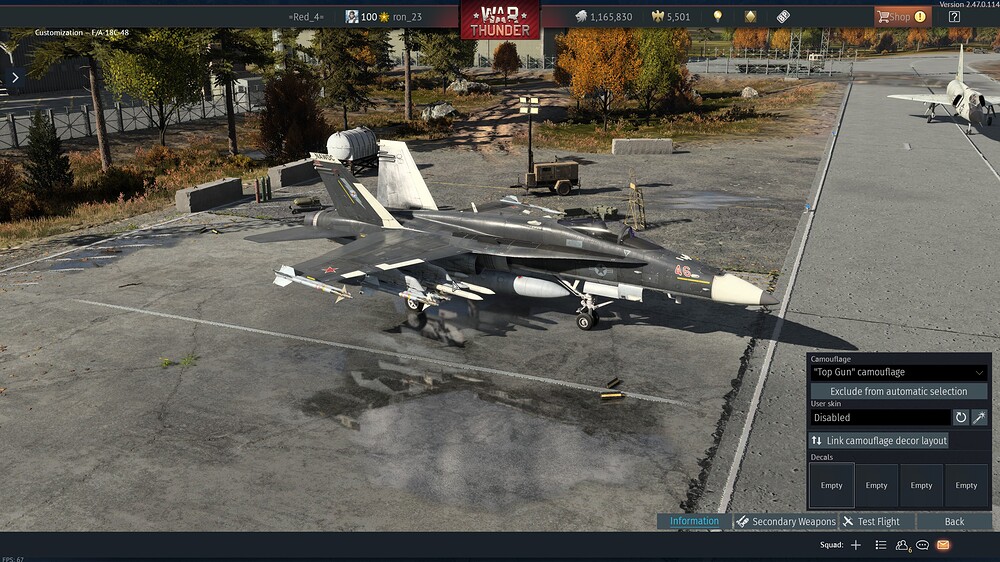Click the light bulb icon
This screenshot has width=1000, height=562.
(x=717, y=17)
